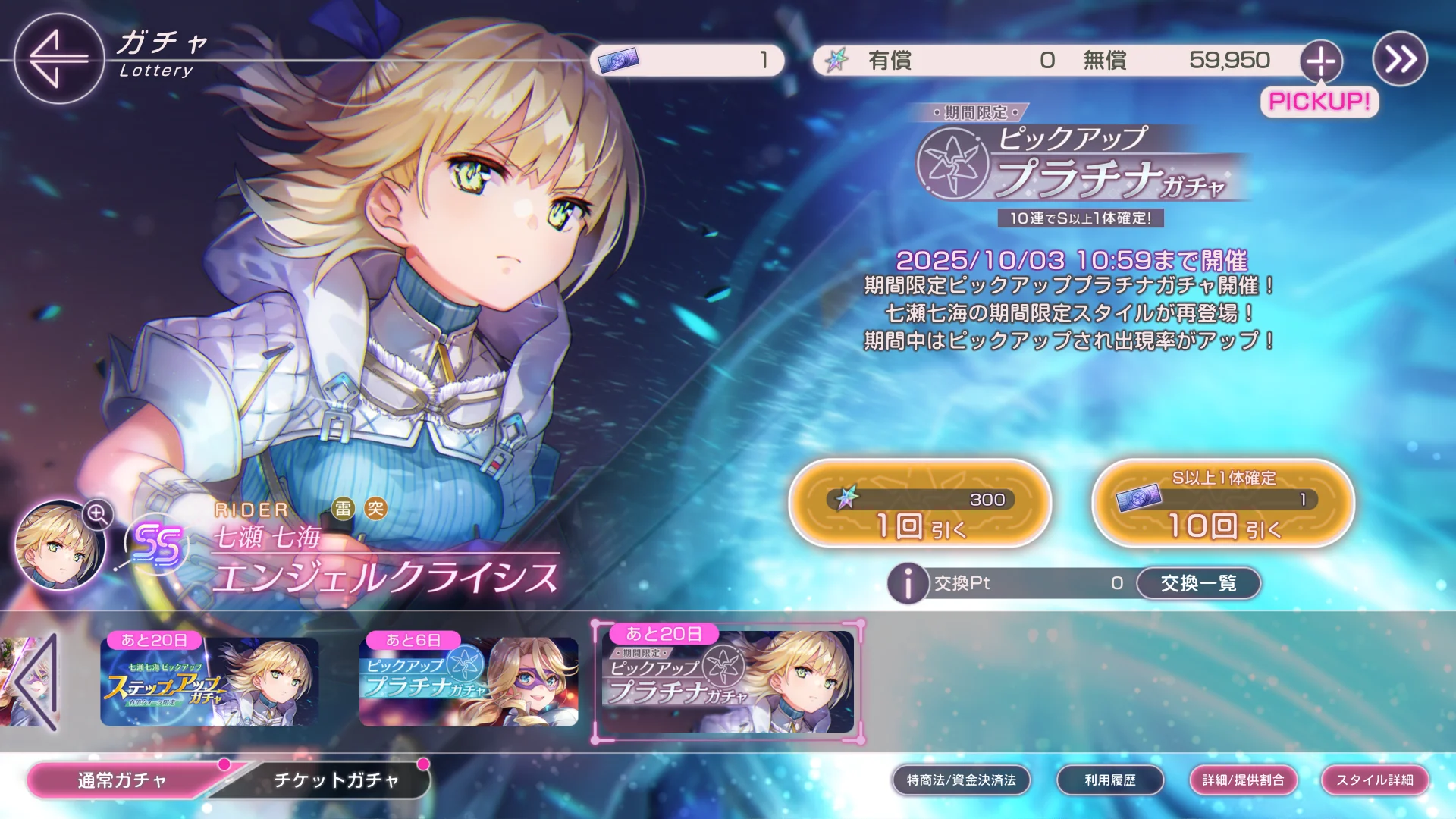The image size is (1456, 819).
Task: Pull 10 times with the ticket
Action: click(x=1222, y=504)
